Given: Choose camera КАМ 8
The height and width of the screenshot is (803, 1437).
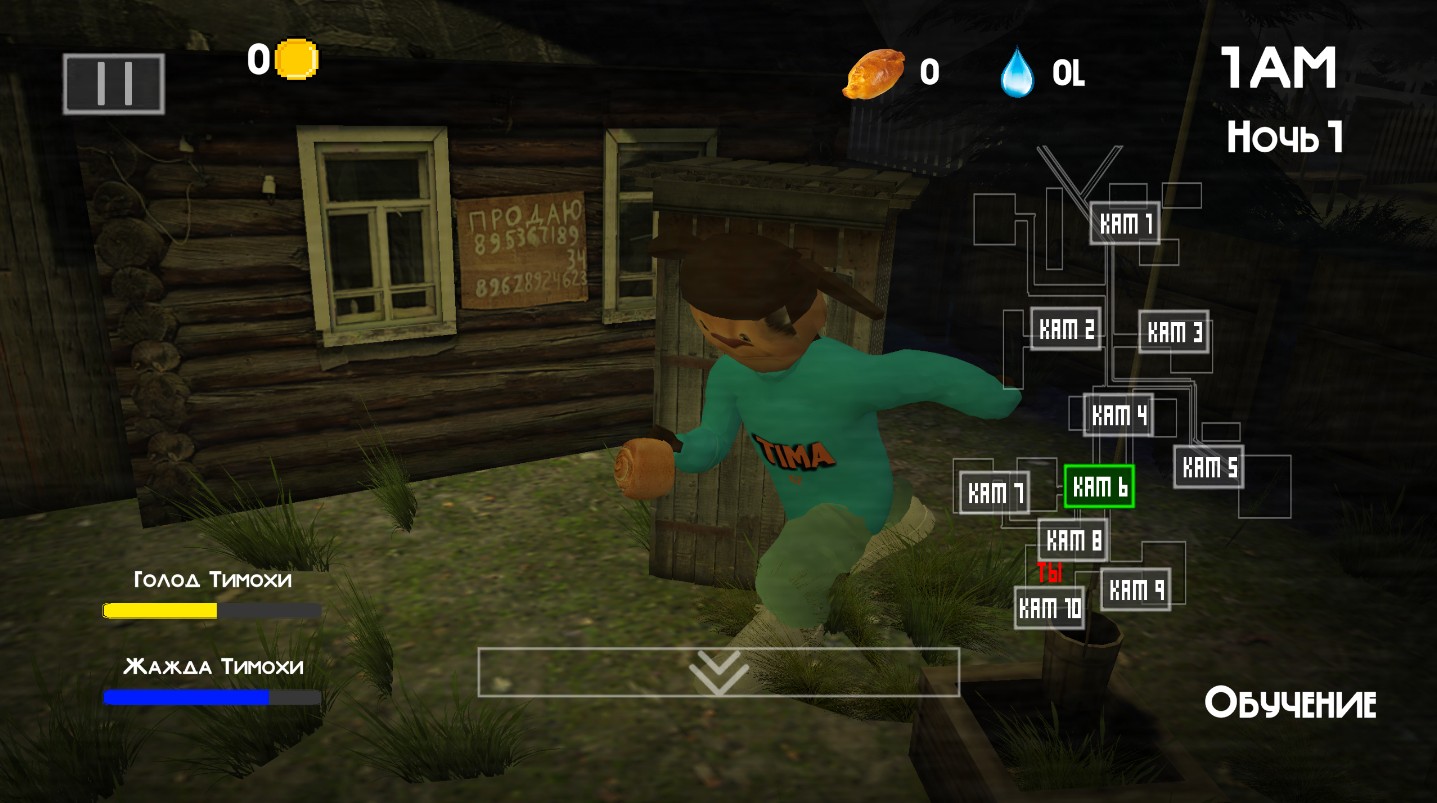Looking at the screenshot, I should pyautogui.click(x=1073, y=541).
